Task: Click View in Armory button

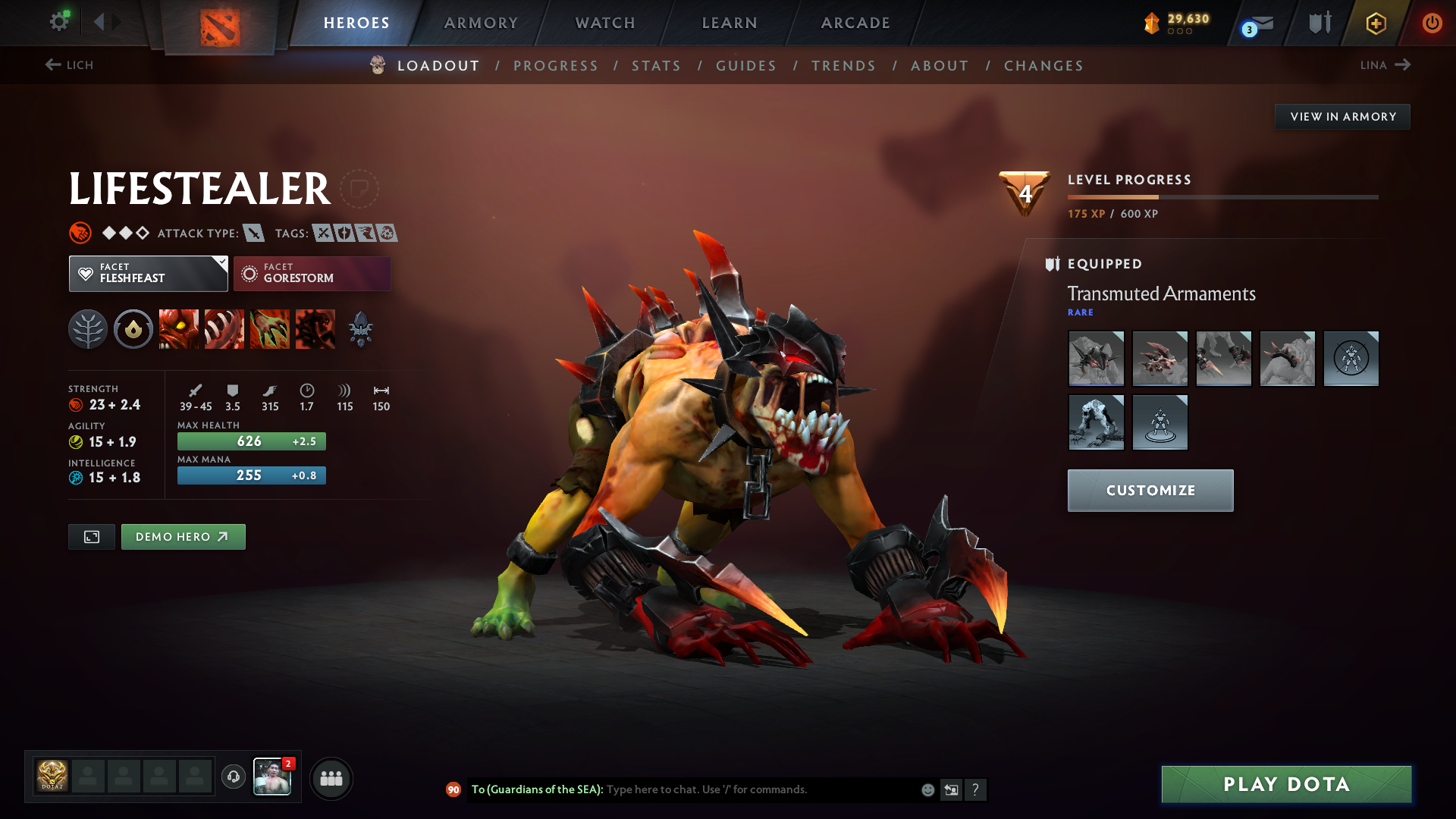Action: [x=1342, y=117]
